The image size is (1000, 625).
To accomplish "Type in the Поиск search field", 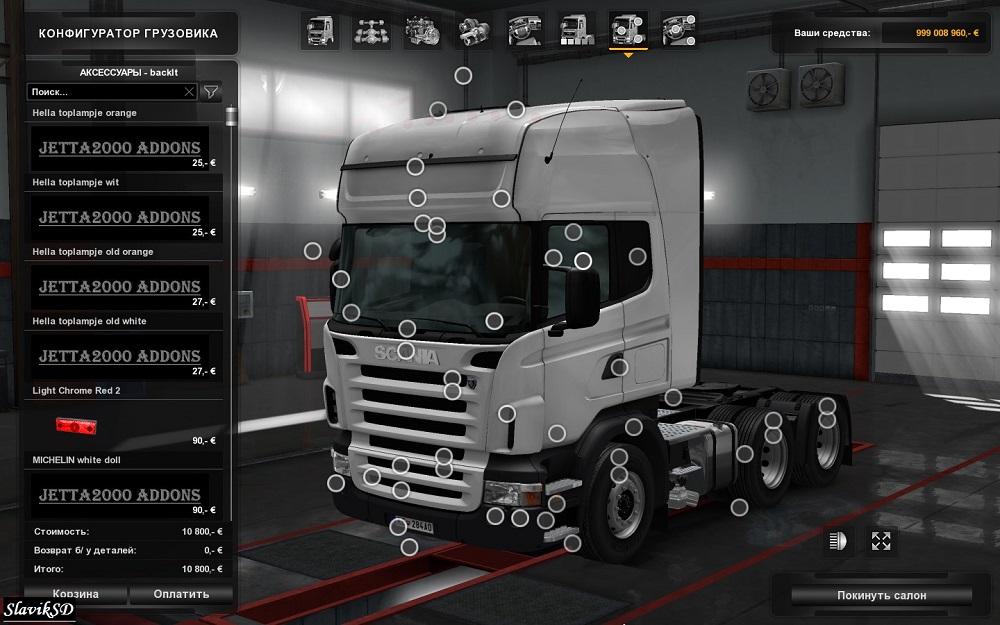I will 105,91.
